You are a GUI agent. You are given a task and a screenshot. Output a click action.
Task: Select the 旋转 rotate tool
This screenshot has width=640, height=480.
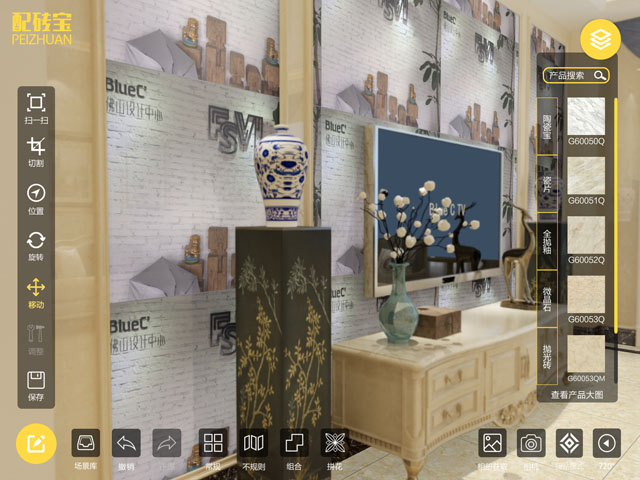point(36,244)
